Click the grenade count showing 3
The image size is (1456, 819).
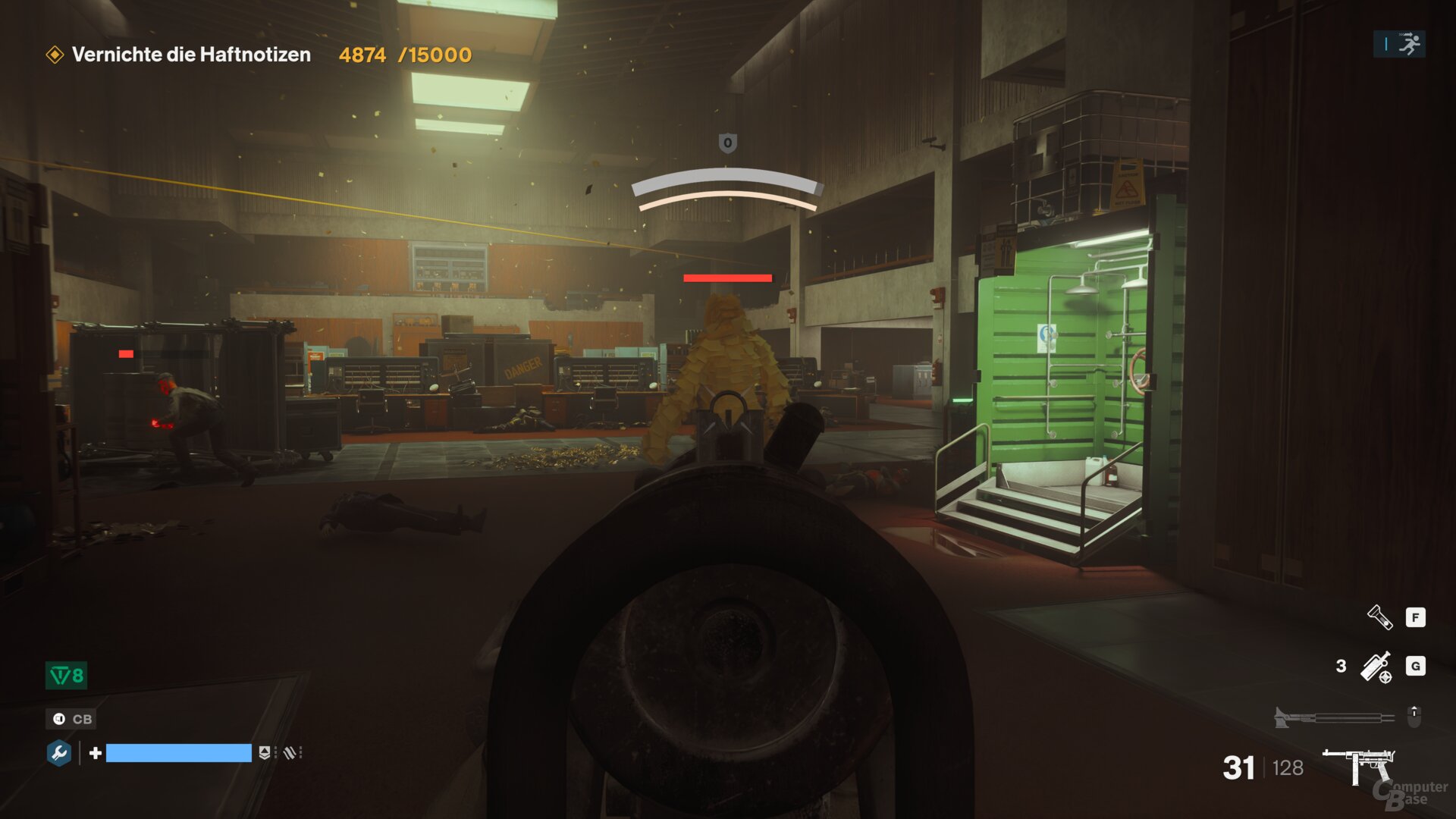coord(1341,665)
